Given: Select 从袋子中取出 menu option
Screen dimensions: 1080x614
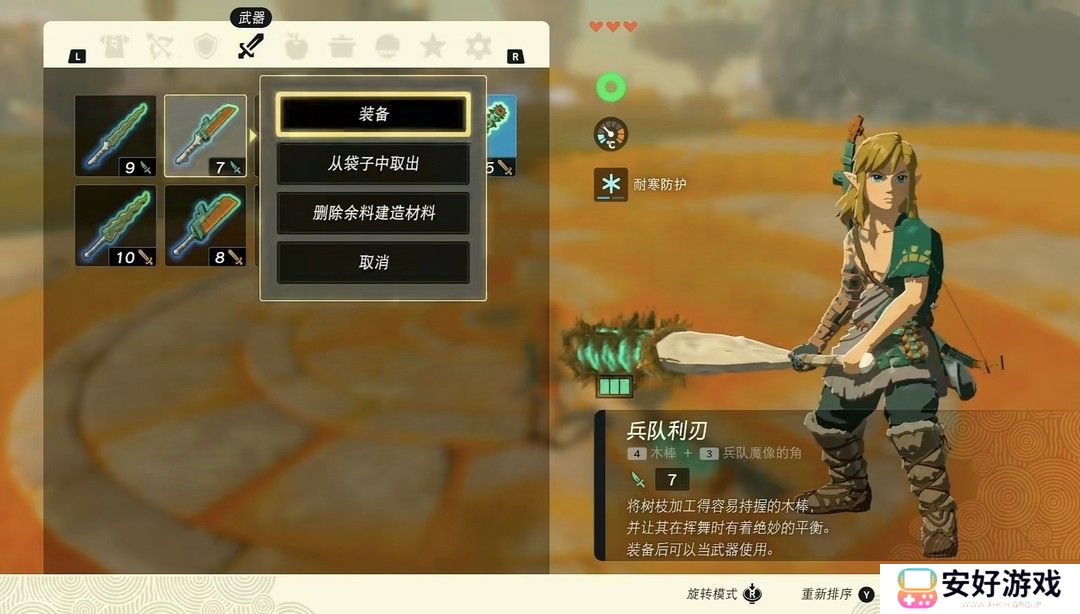Looking at the screenshot, I should [x=373, y=164].
